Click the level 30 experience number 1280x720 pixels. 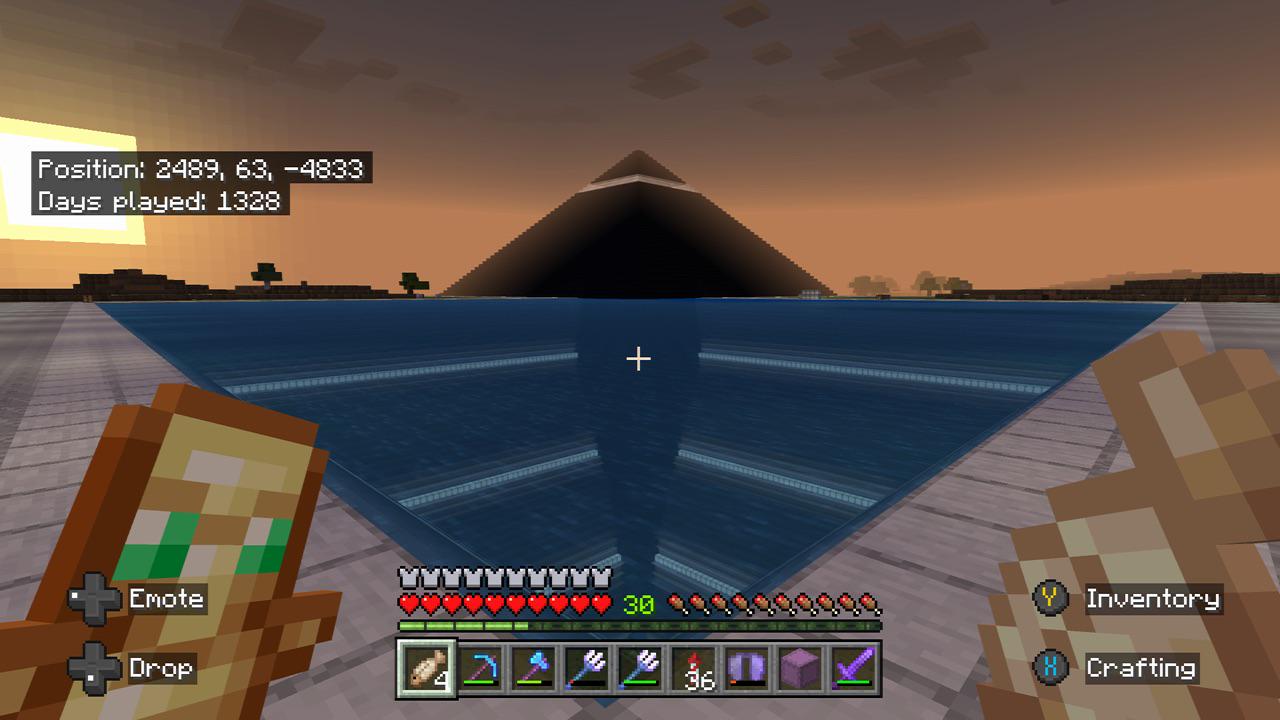[x=638, y=604]
